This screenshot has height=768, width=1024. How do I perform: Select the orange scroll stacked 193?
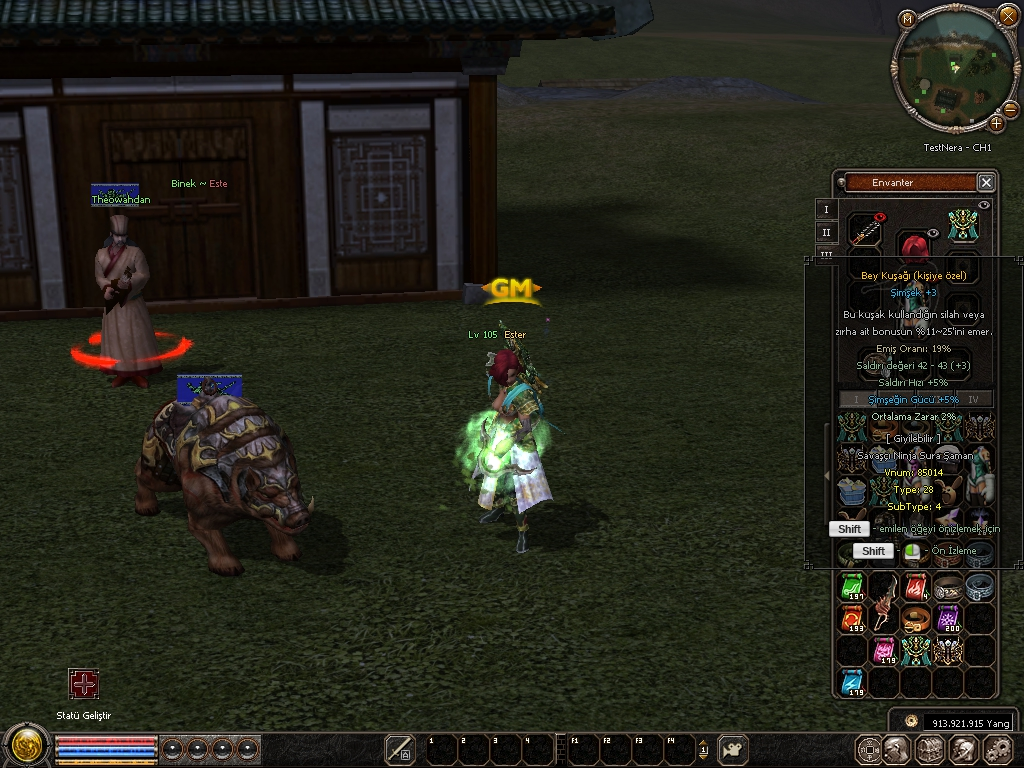point(852,619)
